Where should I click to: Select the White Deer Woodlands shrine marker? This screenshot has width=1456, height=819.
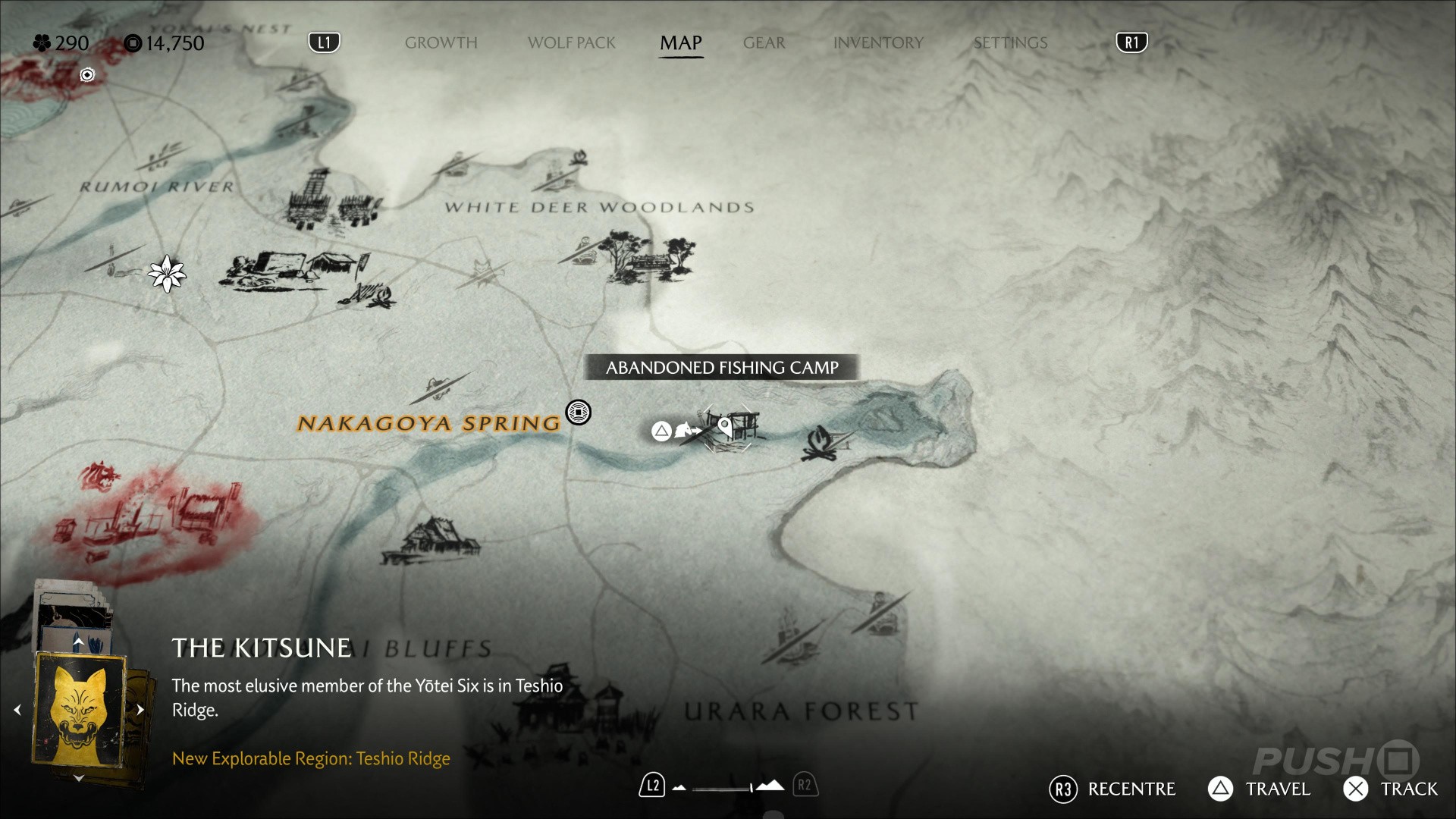tap(651, 258)
